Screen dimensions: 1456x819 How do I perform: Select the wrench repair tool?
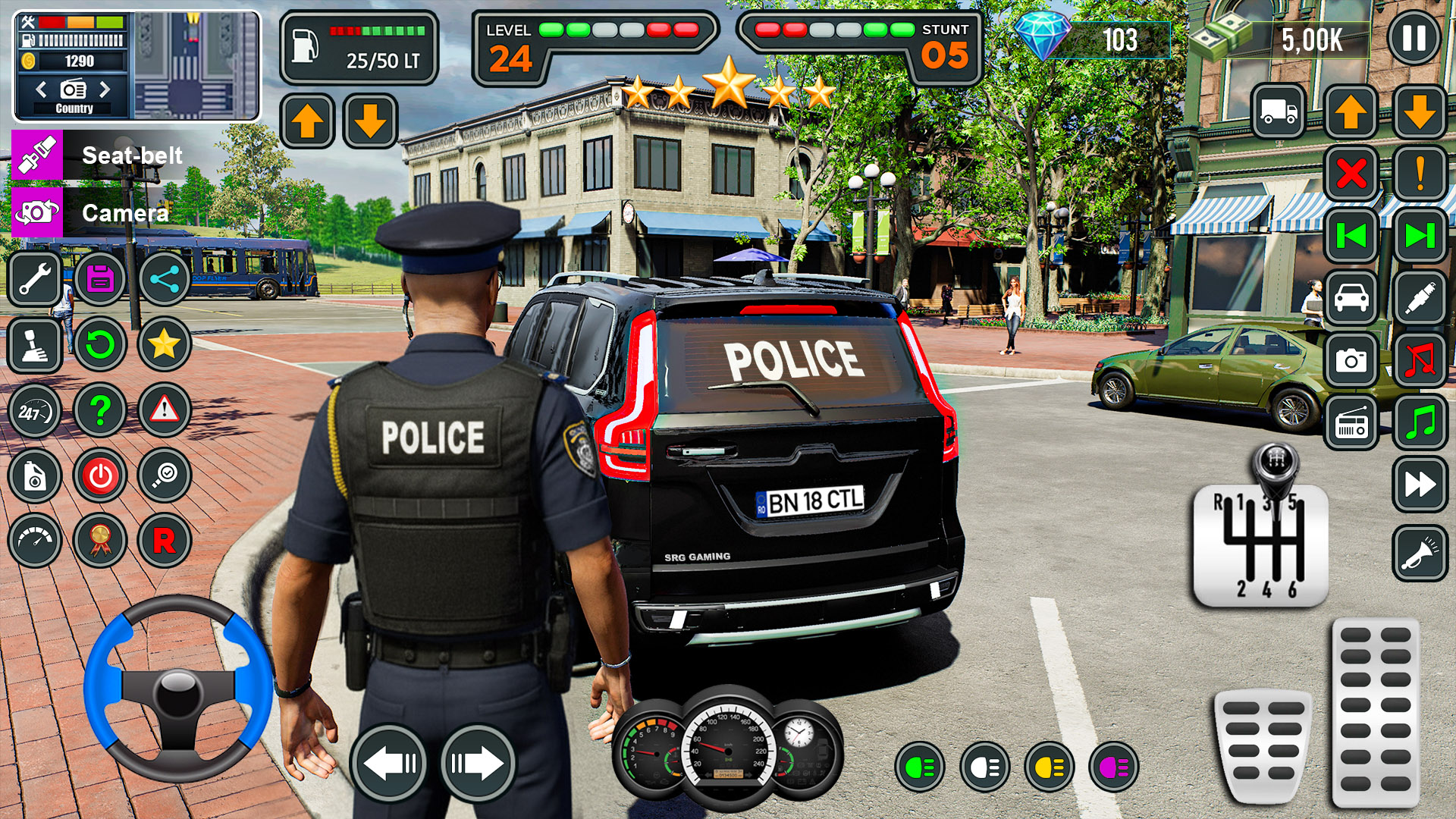tap(35, 279)
